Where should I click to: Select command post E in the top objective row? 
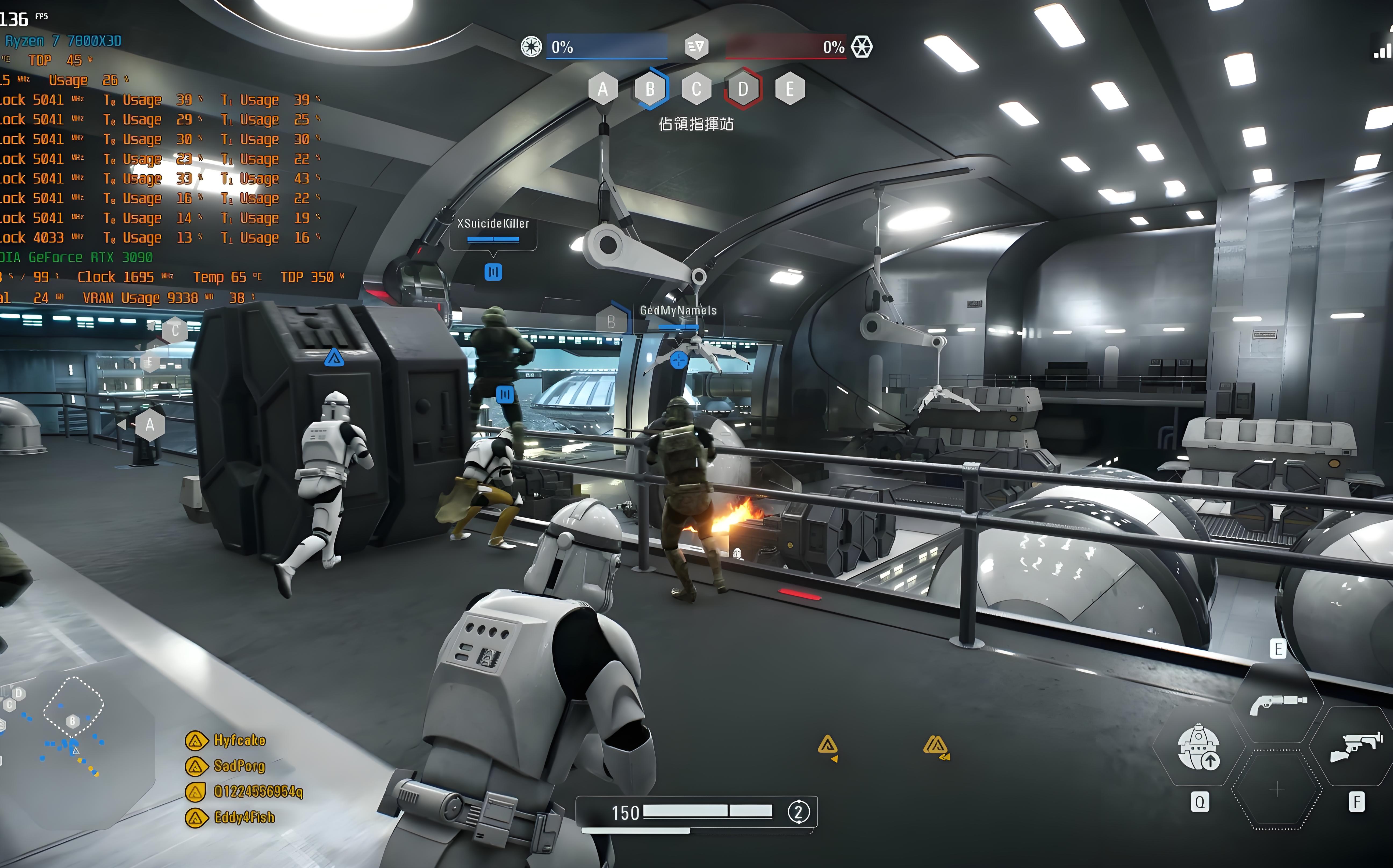tap(790, 89)
